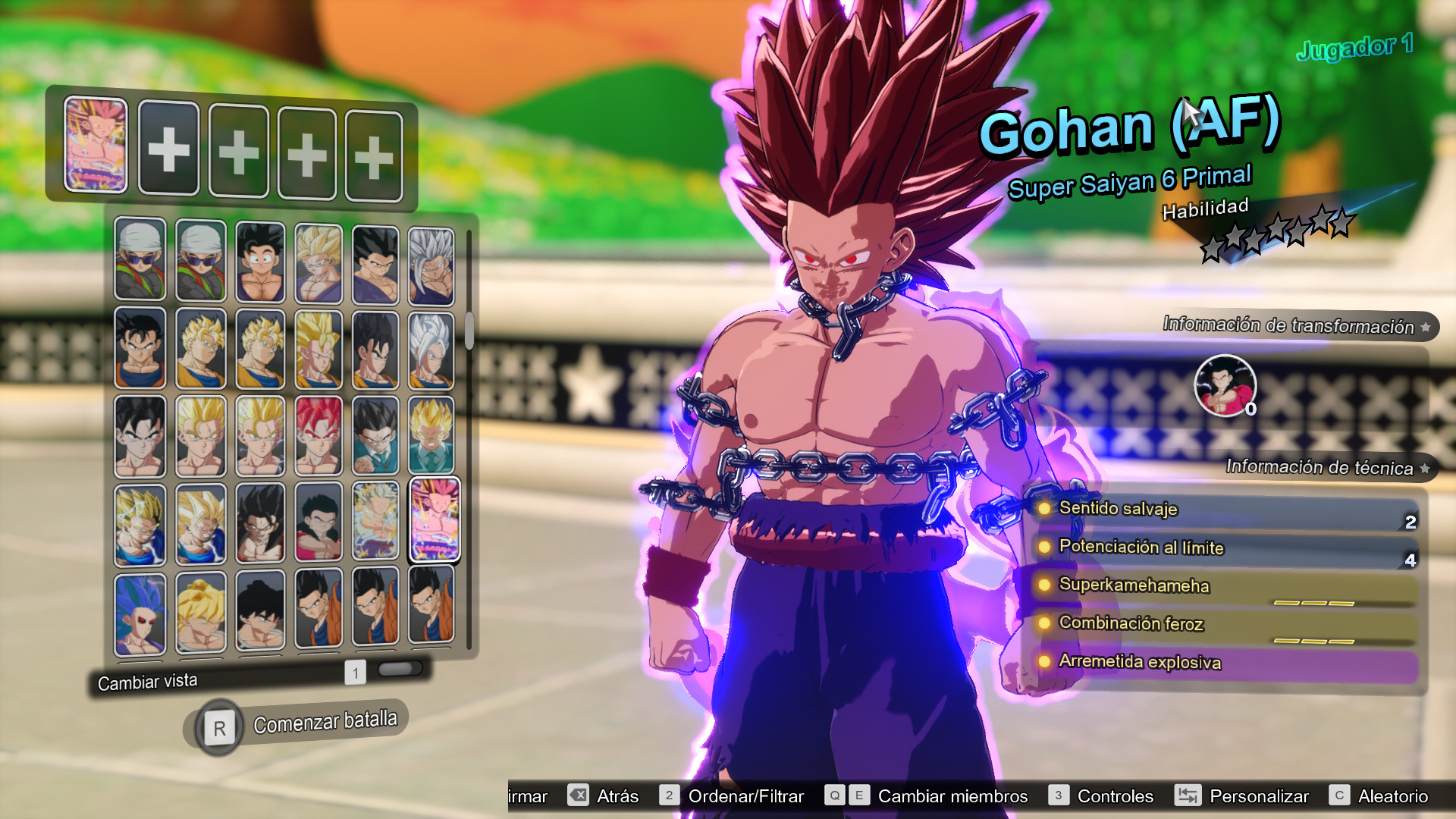Viewport: 1456px width, 819px height.
Task: Click the key-swap icon next to Personalizar
Action: (x=1188, y=796)
